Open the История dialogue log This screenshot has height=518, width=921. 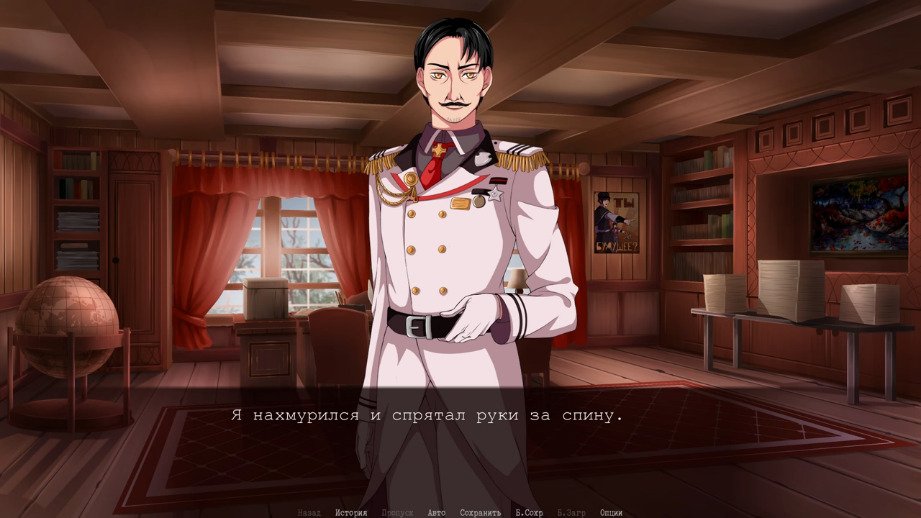[x=351, y=512]
